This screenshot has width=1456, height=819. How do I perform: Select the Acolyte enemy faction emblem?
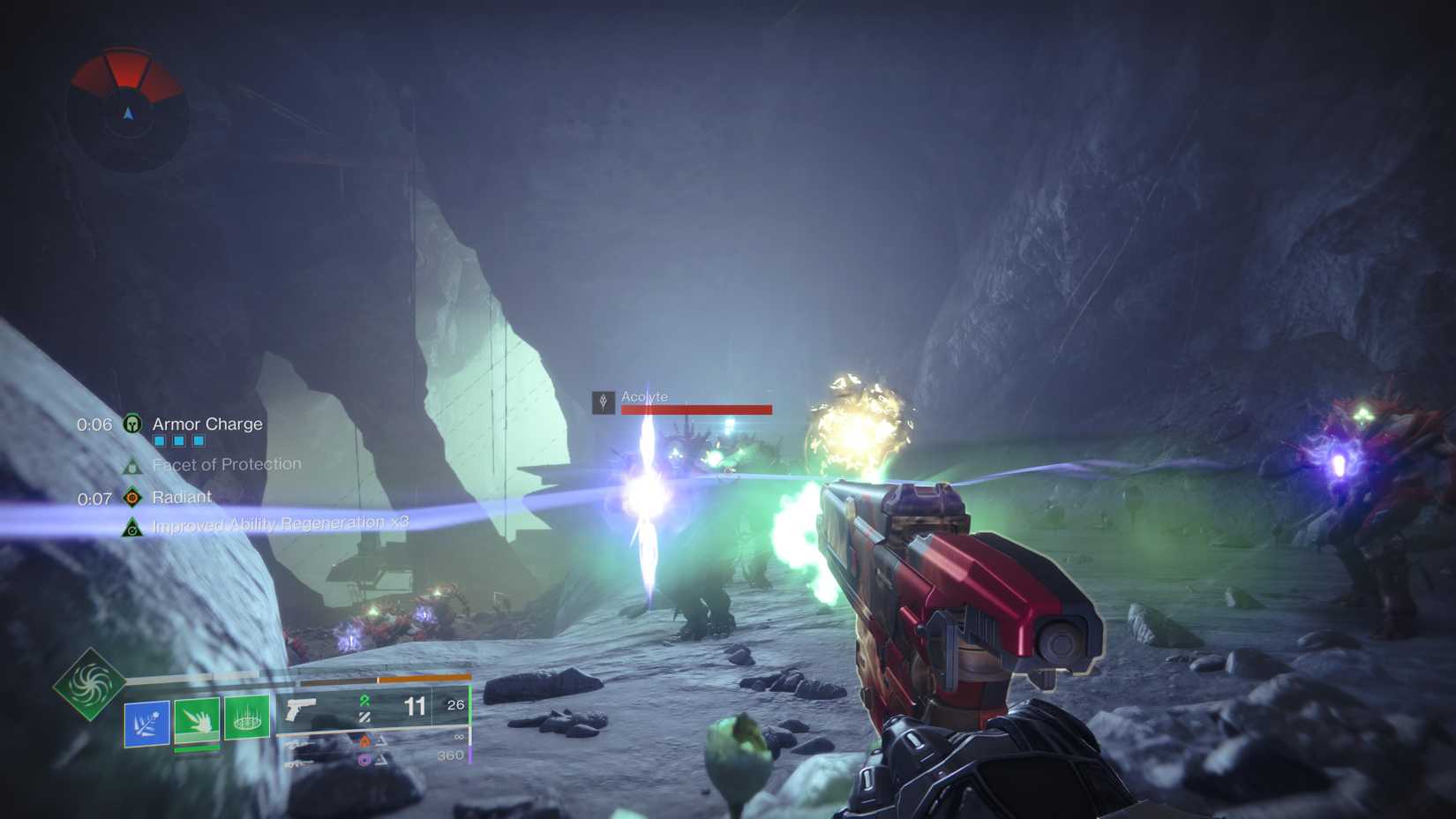click(603, 402)
